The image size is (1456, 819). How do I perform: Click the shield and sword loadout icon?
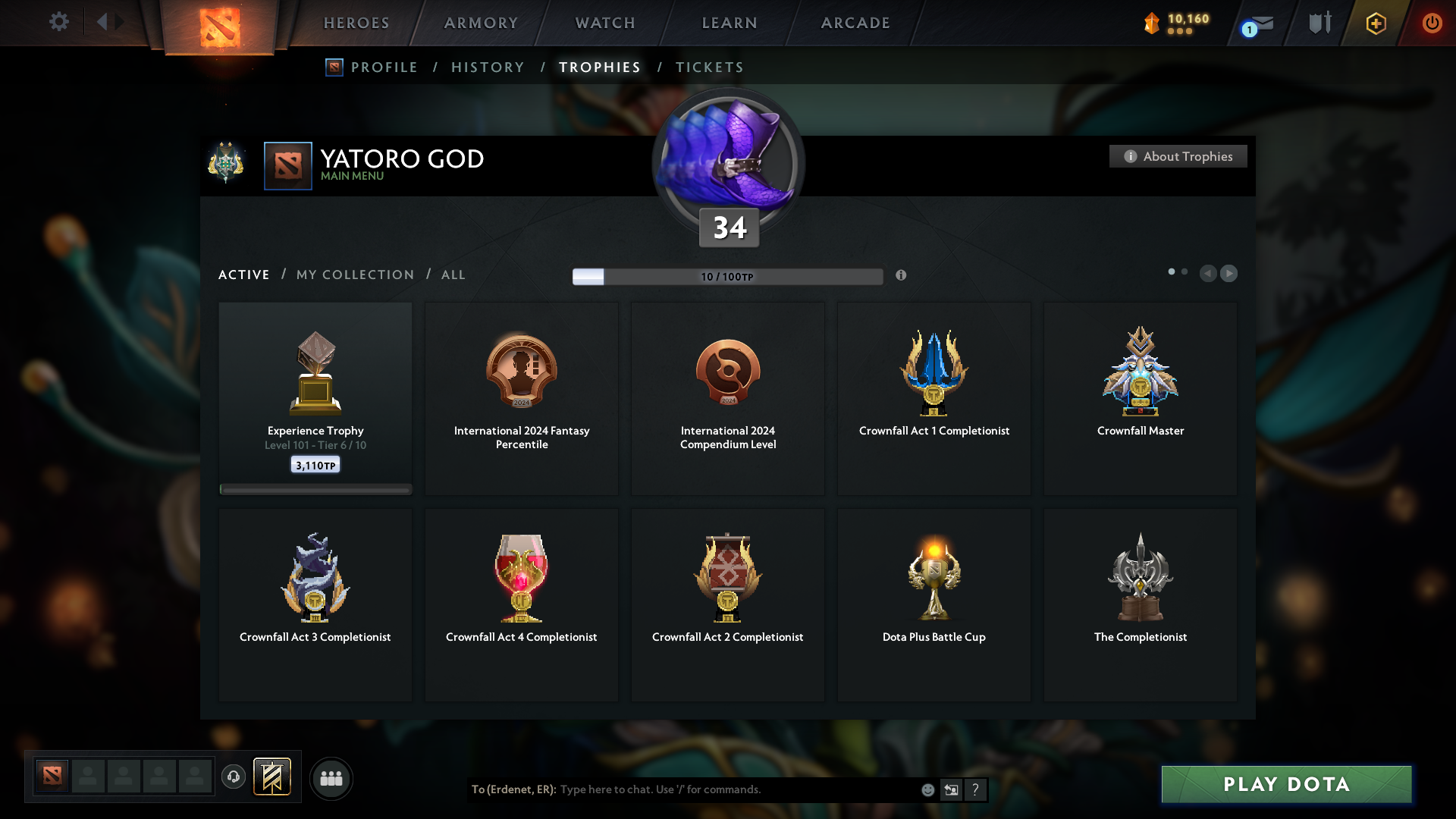point(1319,23)
